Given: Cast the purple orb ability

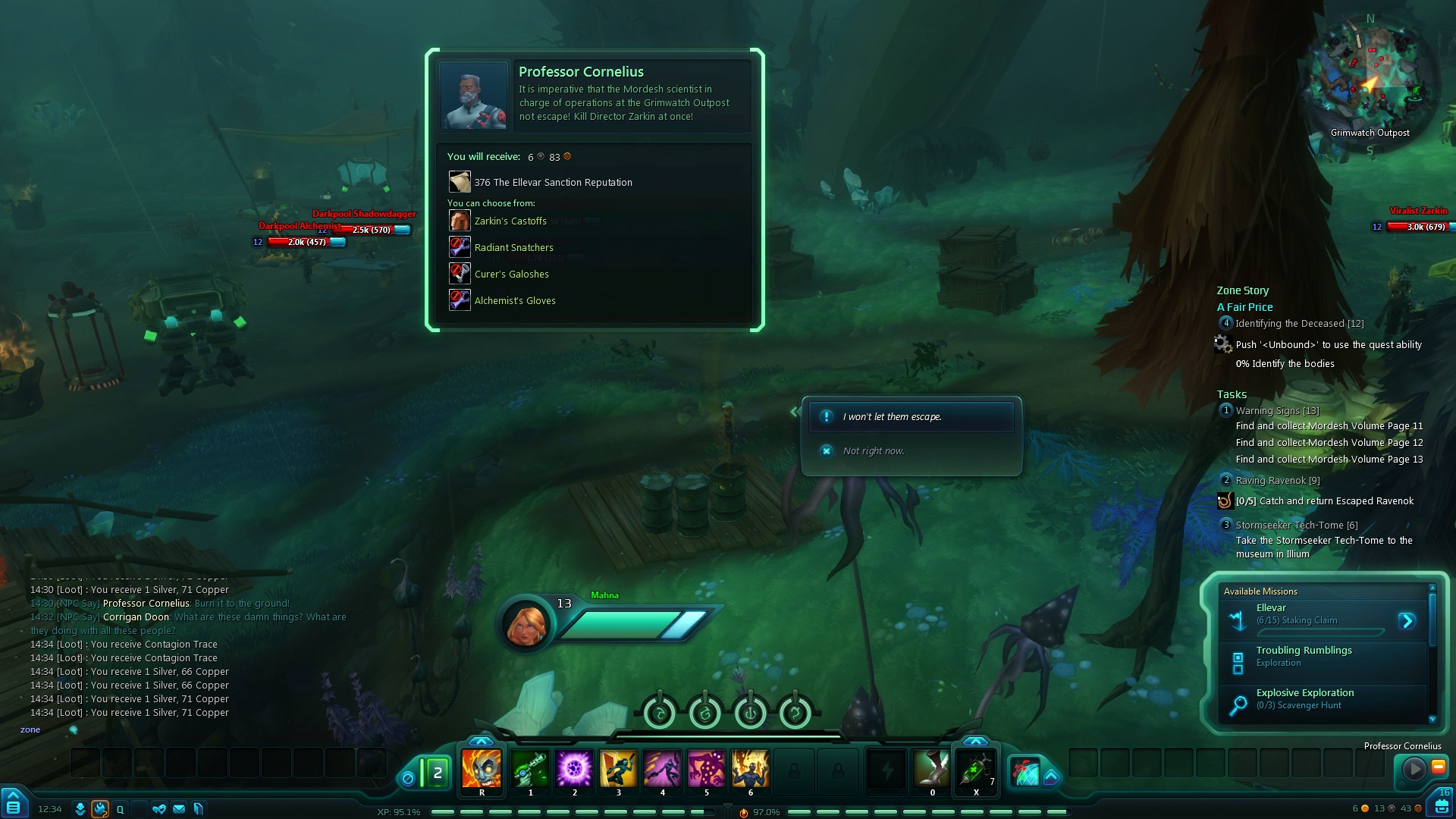Looking at the screenshot, I should [574, 769].
